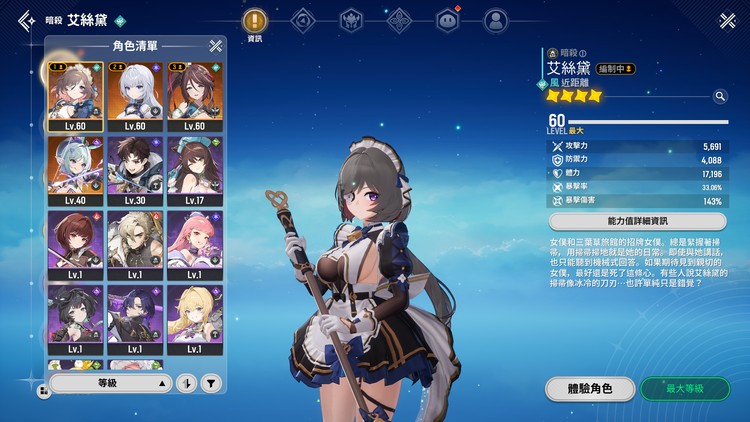Go back using the top-left arrow

click(x=22, y=22)
